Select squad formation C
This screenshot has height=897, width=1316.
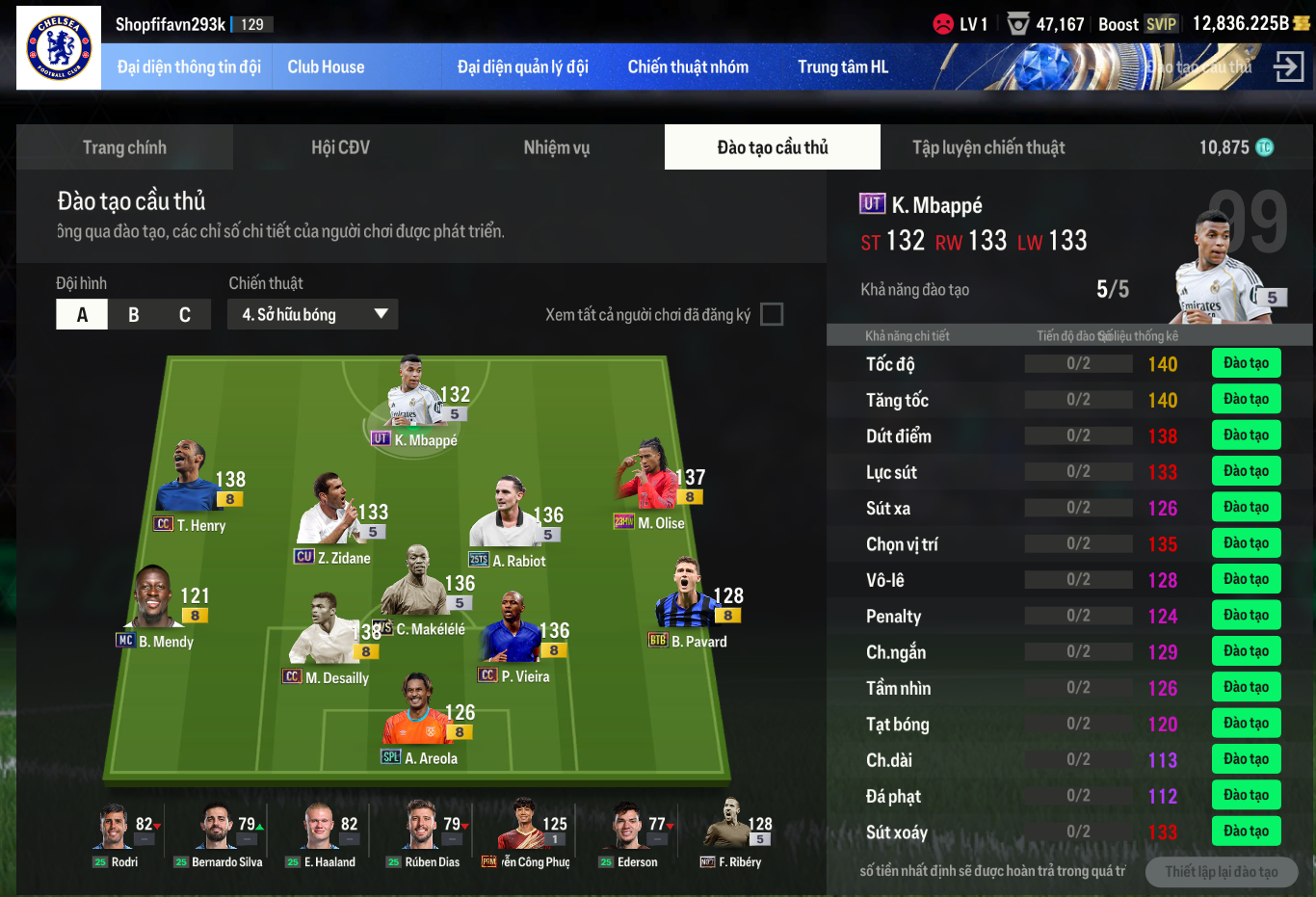click(x=185, y=315)
